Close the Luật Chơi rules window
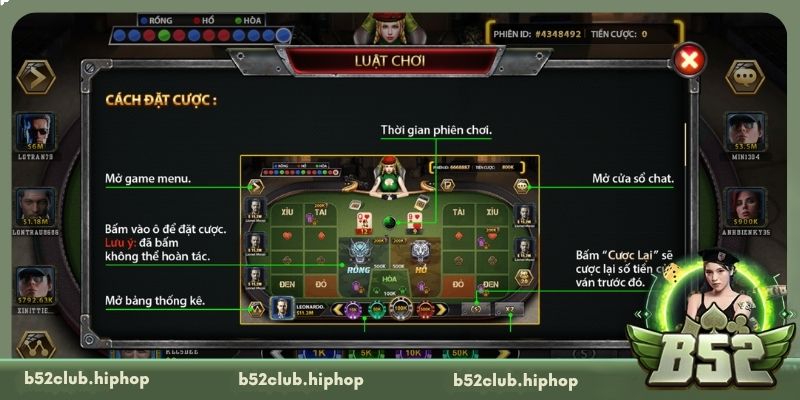Viewport: 800px width, 400px height. (x=688, y=60)
